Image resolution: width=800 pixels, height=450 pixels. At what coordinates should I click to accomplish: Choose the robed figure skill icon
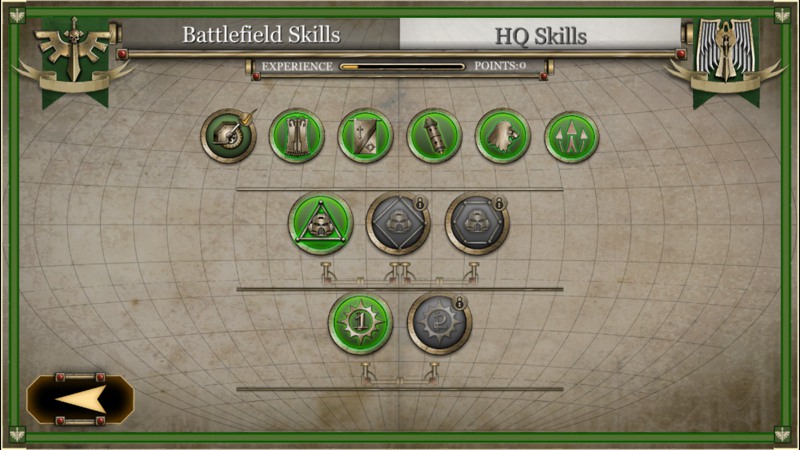(x=297, y=136)
